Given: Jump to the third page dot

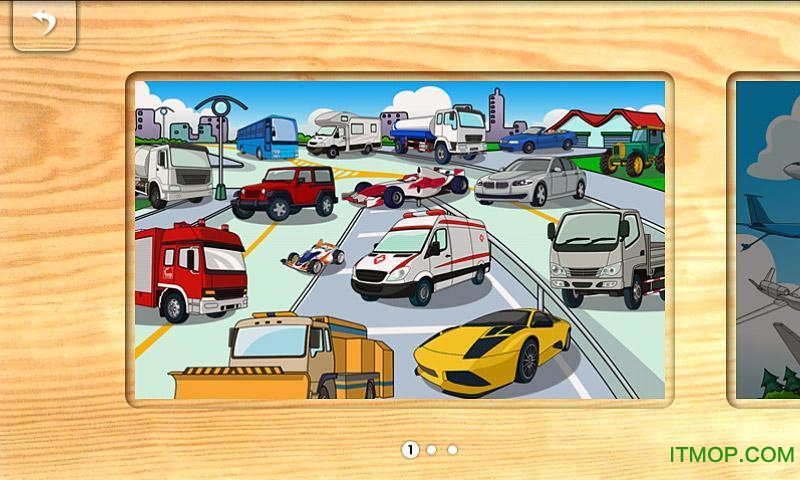Looking at the screenshot, I should [x=453, y=450].
